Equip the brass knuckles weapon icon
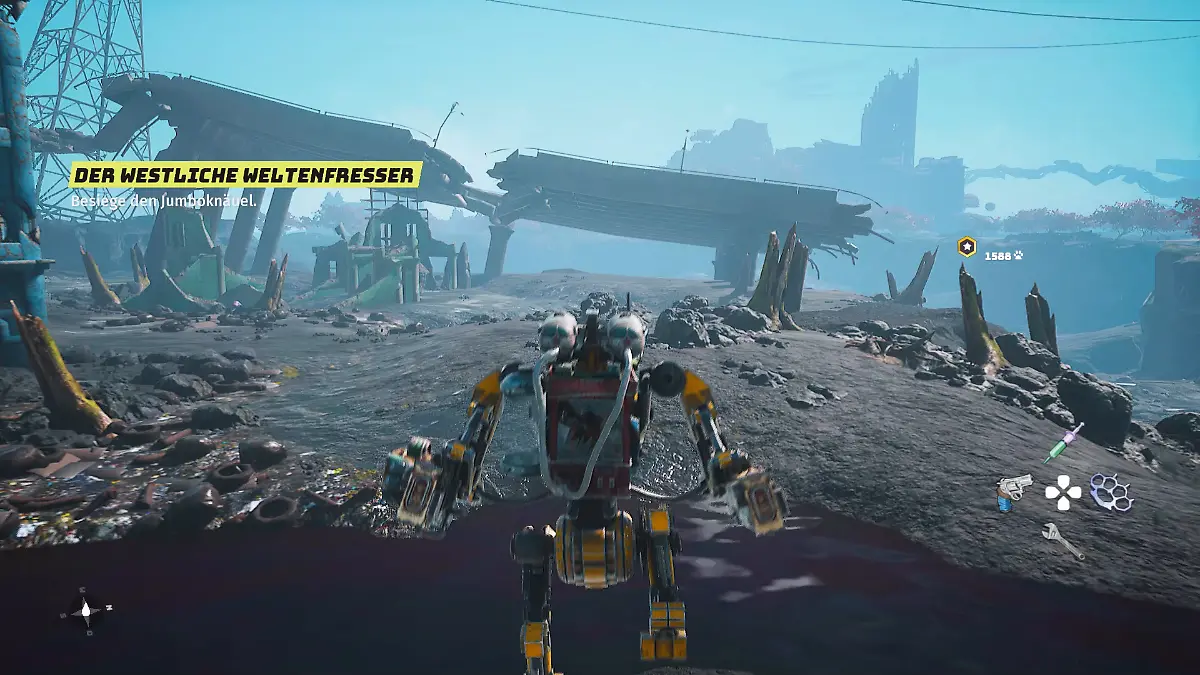The height and width of the screenshot is (675, 1200). pos(1111,492)
